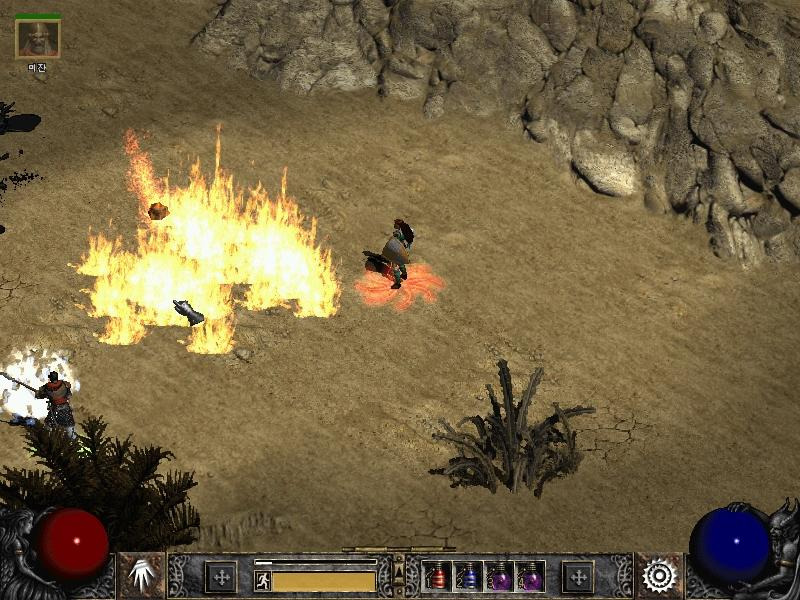Use the red healing potion in belt

pyautogui.click(x=438, y=577)
